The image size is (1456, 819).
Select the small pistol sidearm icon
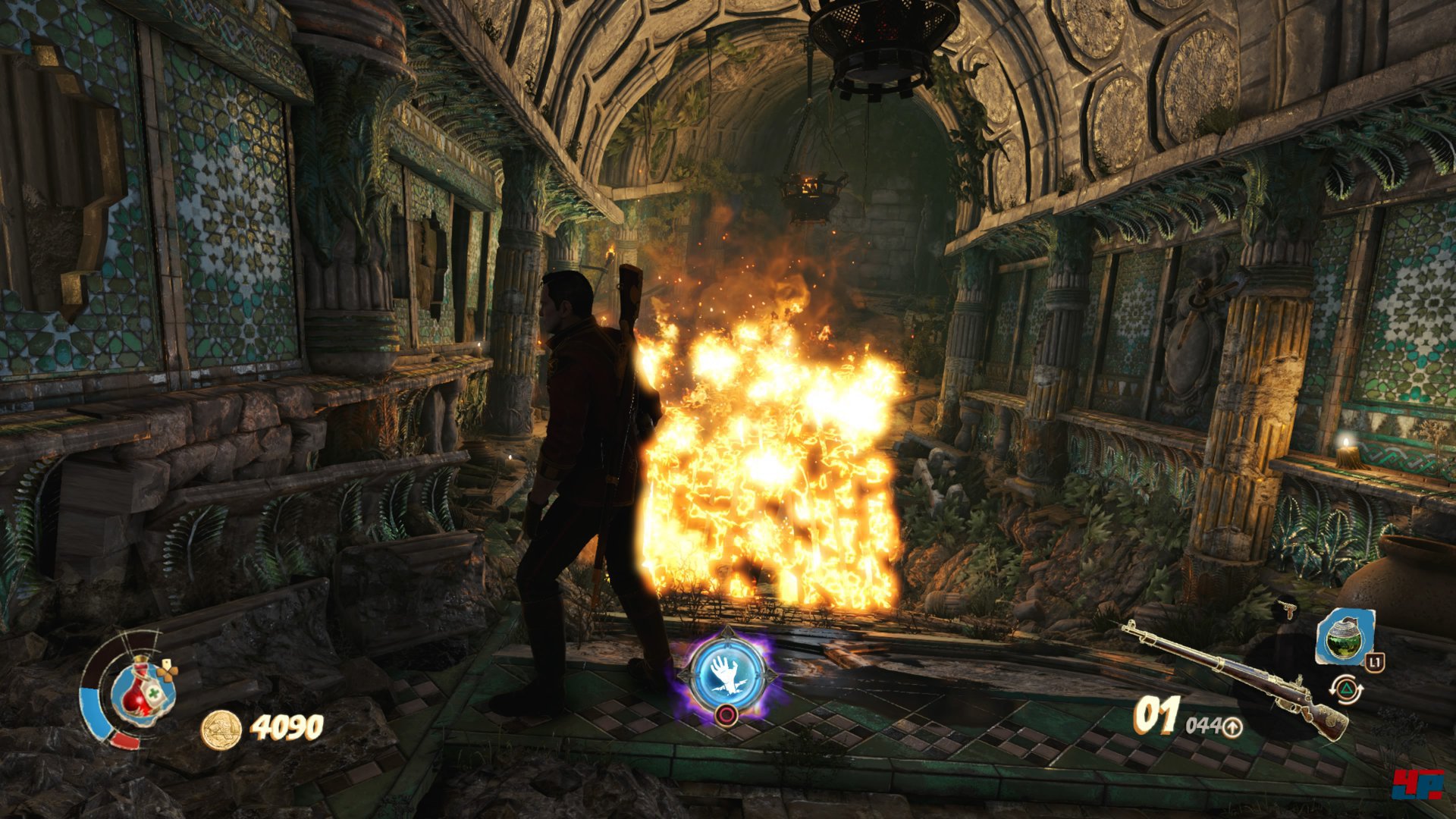pyautogui.click(x=1286, y=610)
